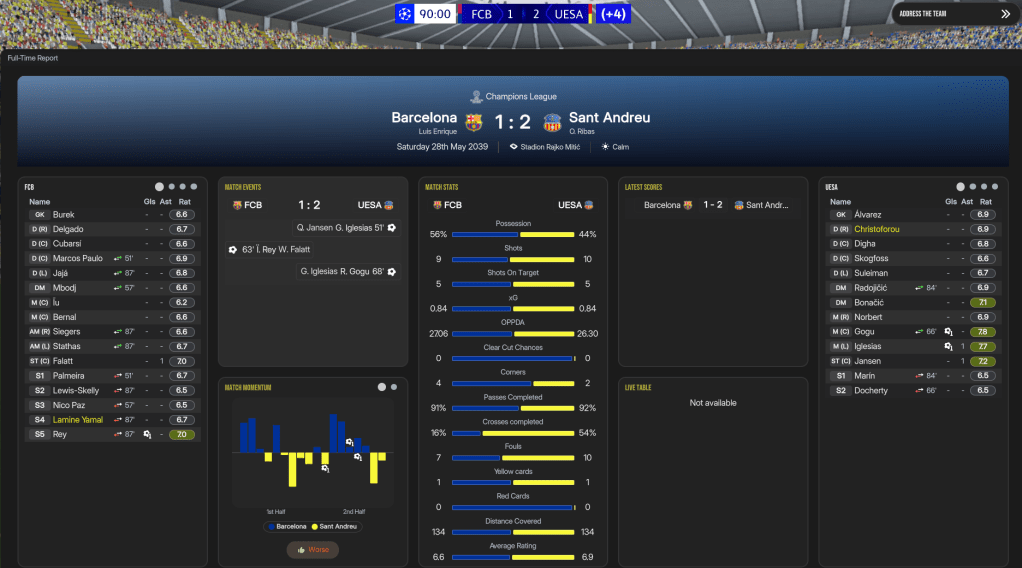The width and height of the screenshot is (1022, 568).
Task: Open Lamine Yamal's player row
Action: point(79,420)
